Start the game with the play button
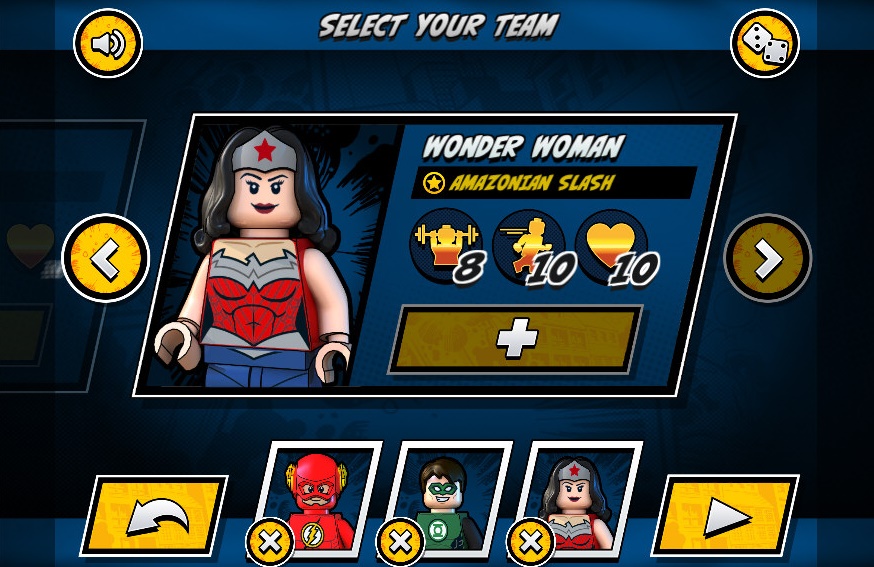 [724, 516]
